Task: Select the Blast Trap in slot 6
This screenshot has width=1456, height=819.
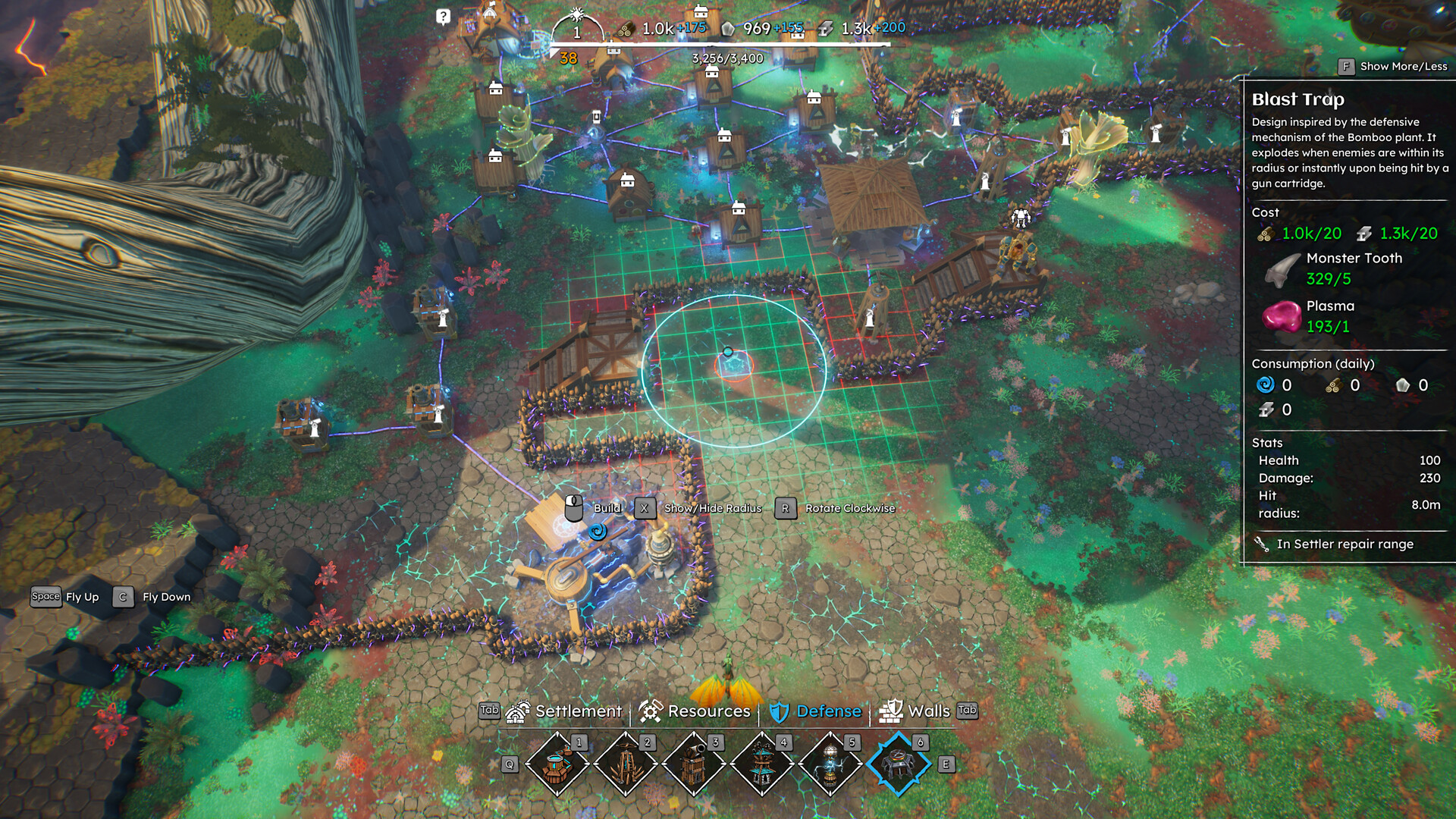Action: 899,764
